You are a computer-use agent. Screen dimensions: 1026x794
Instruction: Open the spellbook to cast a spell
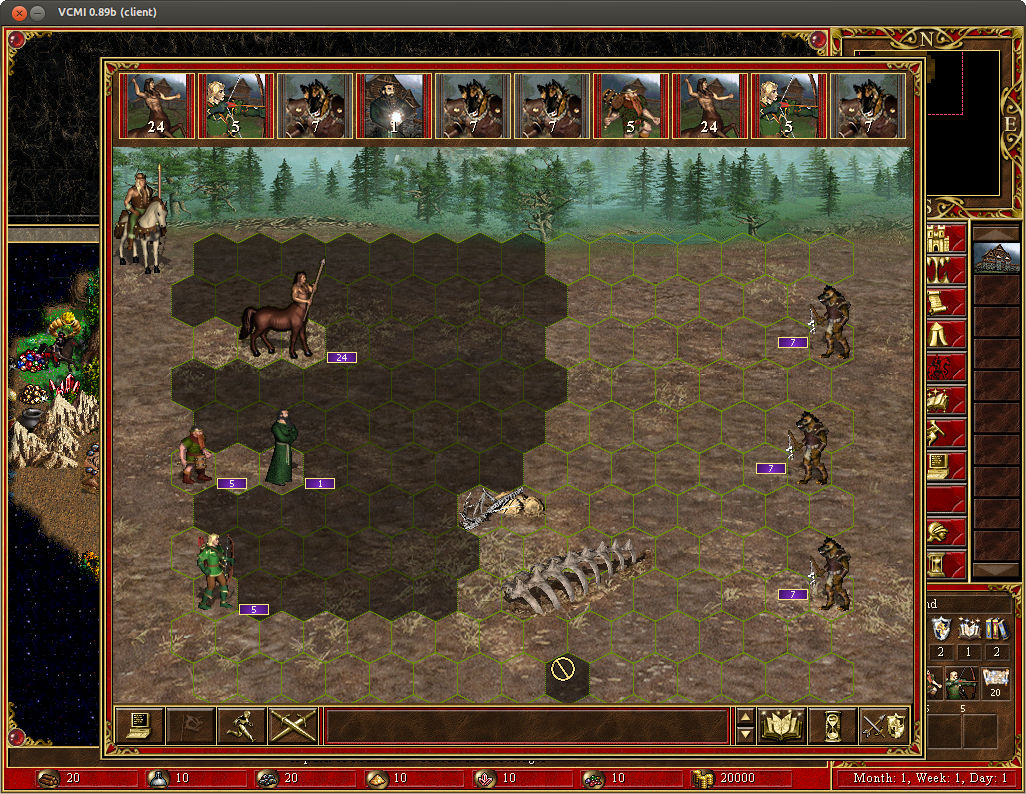pos(782,725)
